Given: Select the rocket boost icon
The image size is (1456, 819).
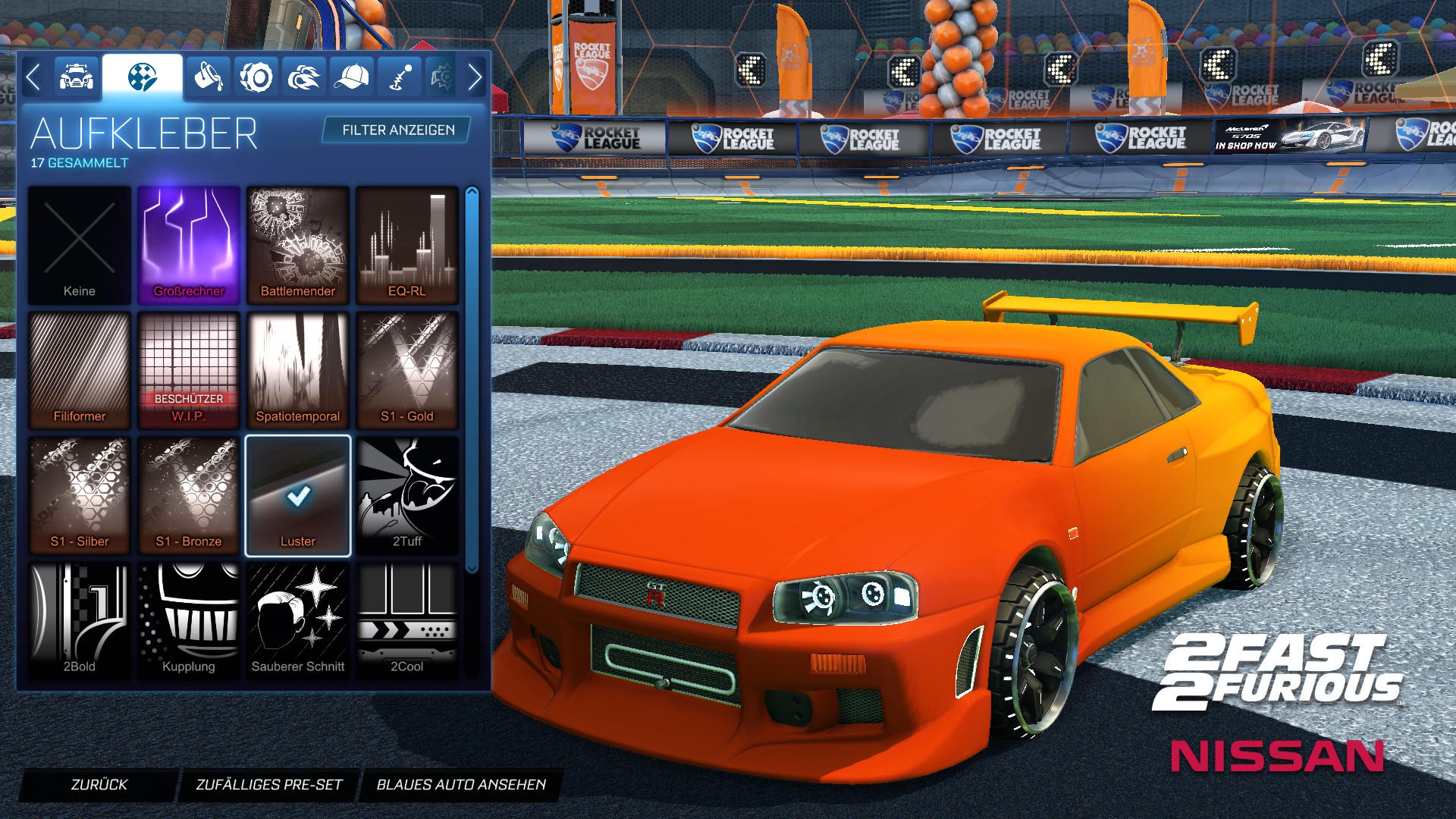Looking at the screenshot, I should click(x=305, y=77).
